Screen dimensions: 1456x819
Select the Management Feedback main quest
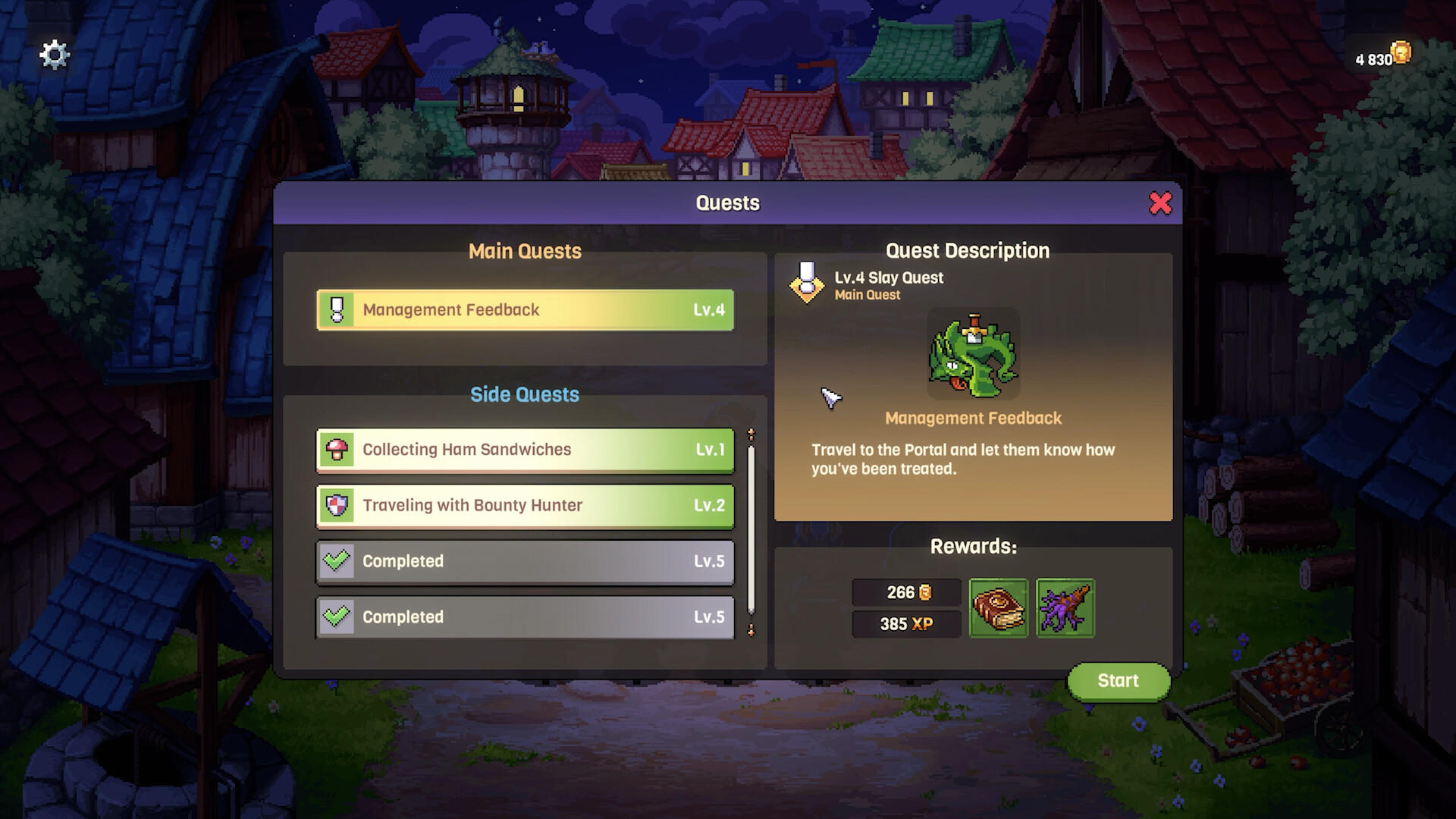pyautogui.click(x=525, y=309)
